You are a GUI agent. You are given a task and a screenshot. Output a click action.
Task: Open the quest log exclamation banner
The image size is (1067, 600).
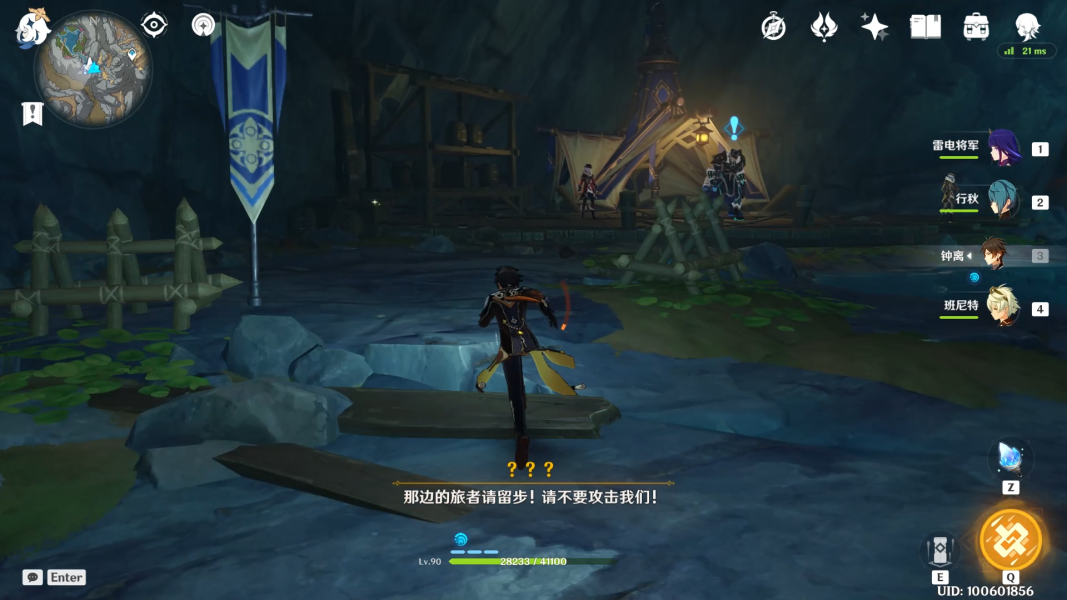point(32,114)
